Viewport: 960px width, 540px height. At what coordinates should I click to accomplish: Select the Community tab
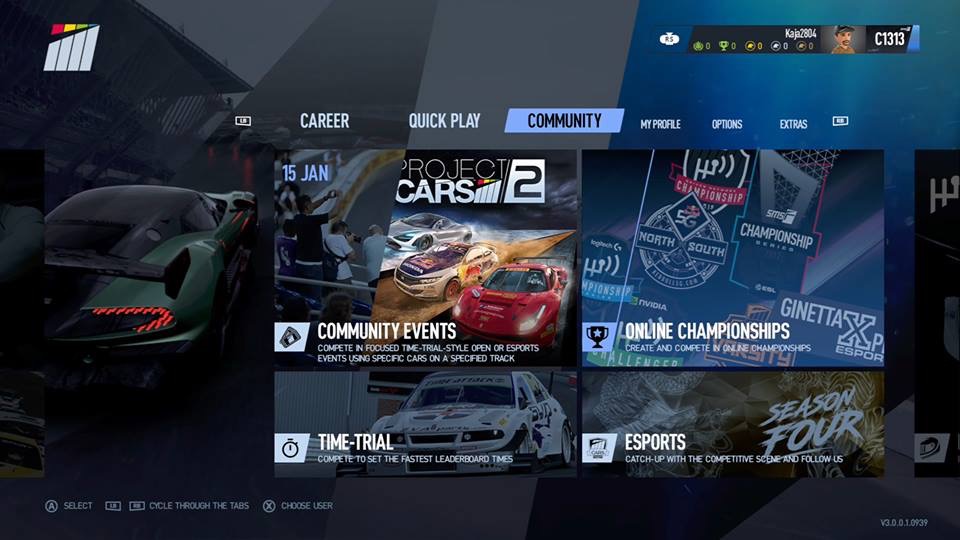click(564, 121)
